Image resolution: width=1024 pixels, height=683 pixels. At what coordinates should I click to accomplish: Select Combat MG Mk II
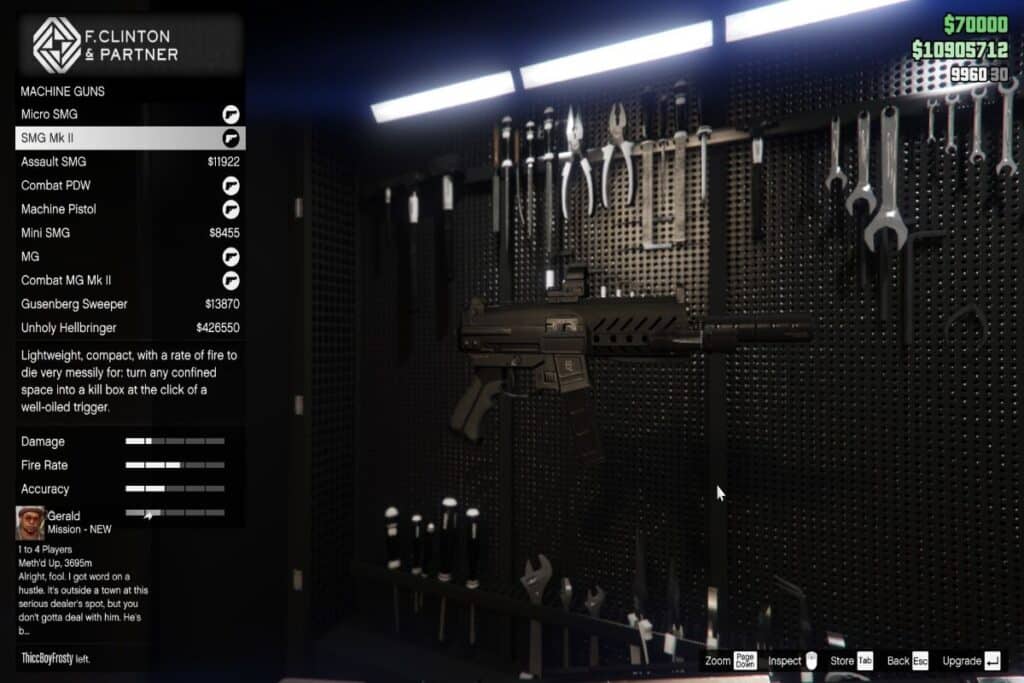[x=130, y=280]
